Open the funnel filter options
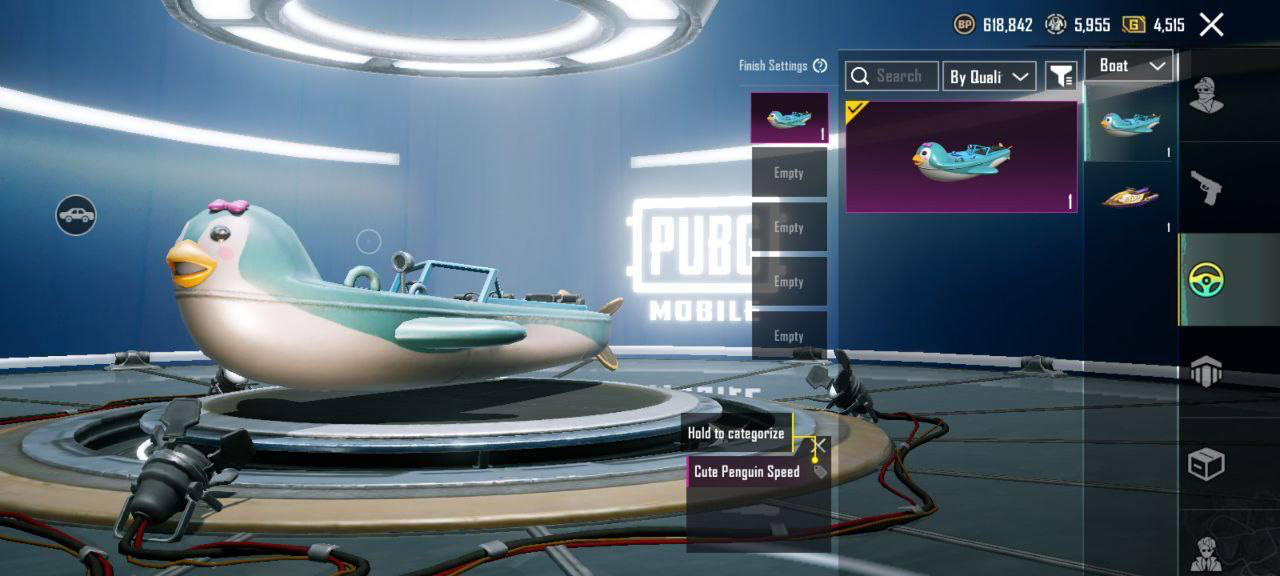The image size is (1280, 576). coord(1060,76)
